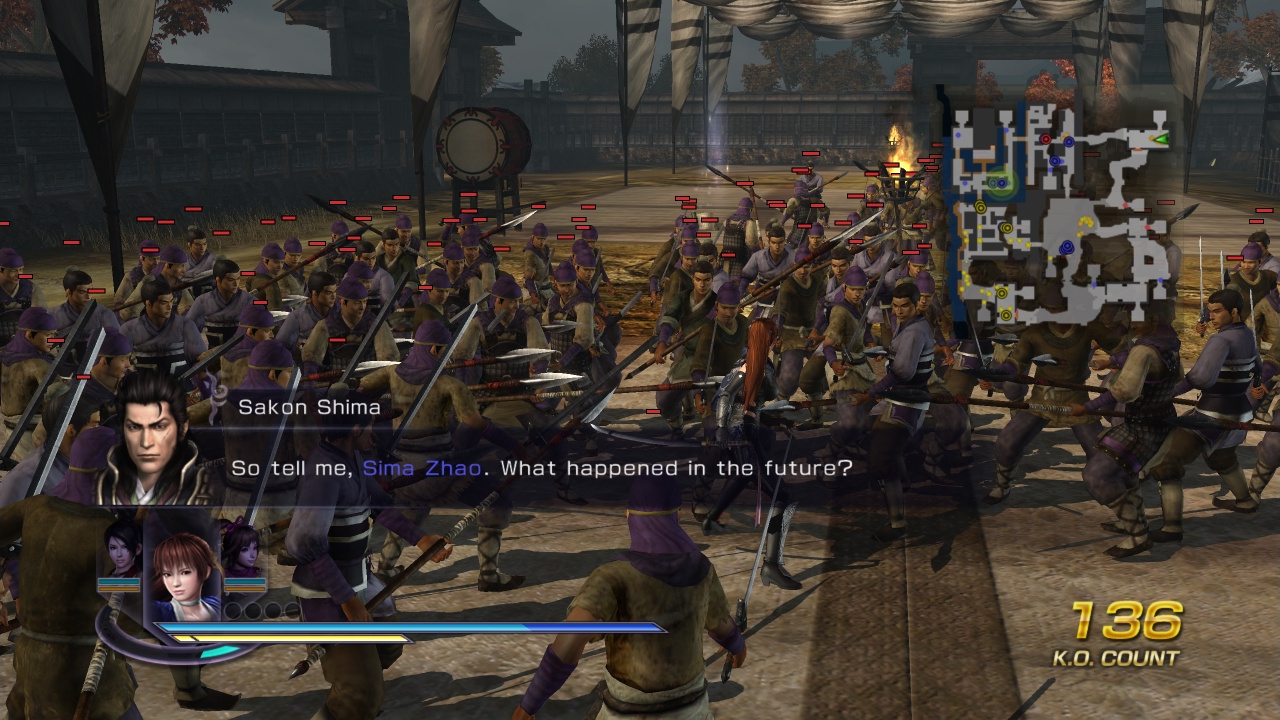Select the green player arrow on the minimap

pyautogui.click(x=1162, y=138)
